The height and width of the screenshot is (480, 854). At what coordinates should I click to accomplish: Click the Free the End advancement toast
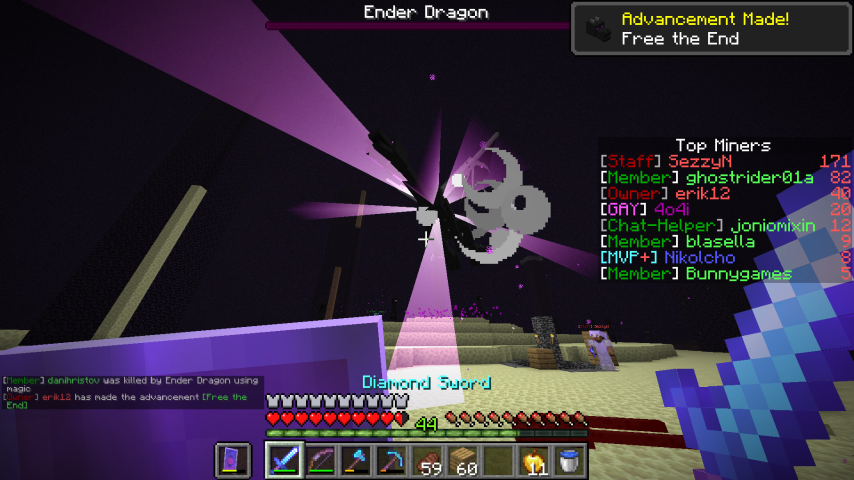711,28
